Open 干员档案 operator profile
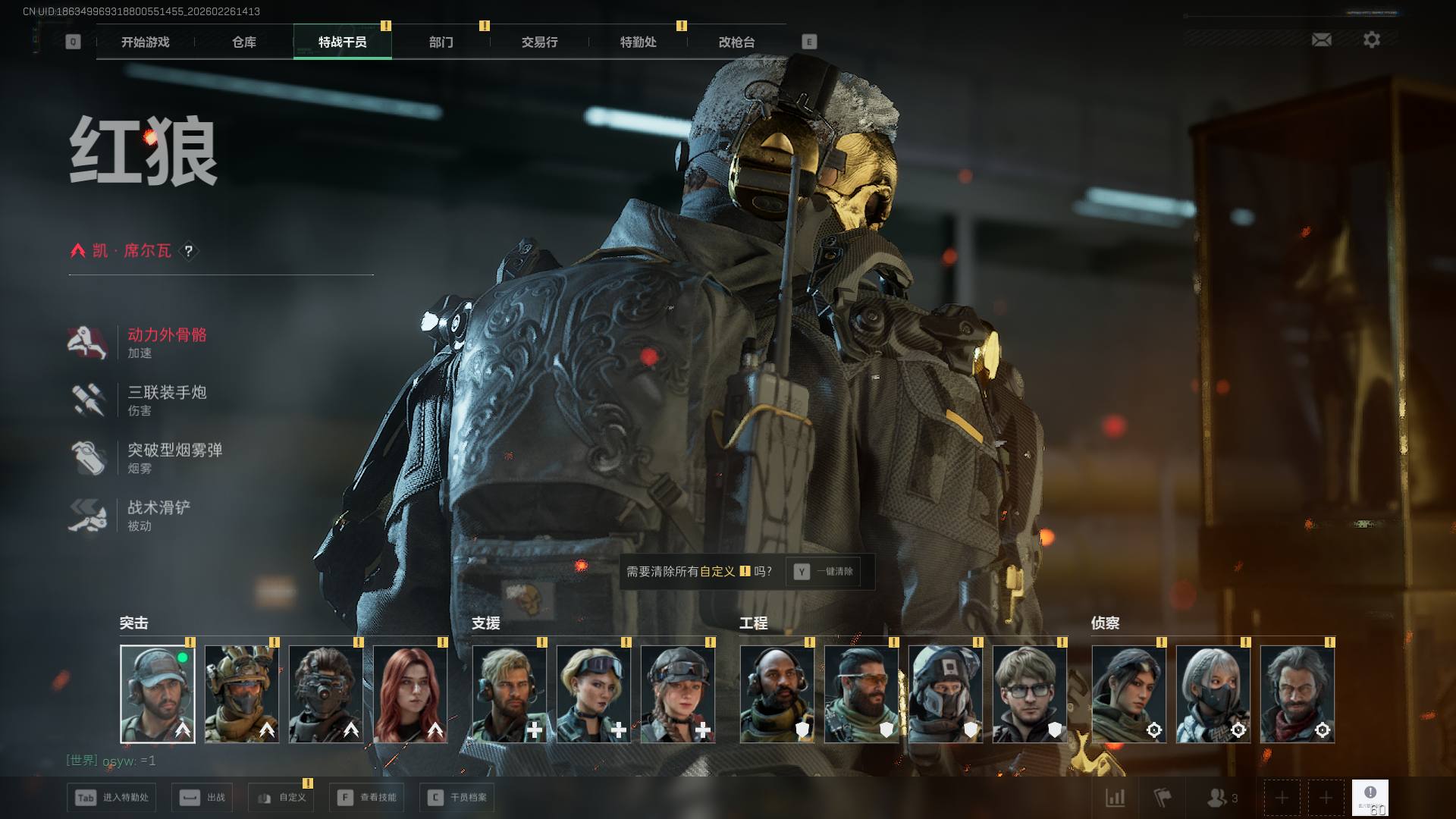Screen dimensions: 1456x819 (x=458, y=798)
